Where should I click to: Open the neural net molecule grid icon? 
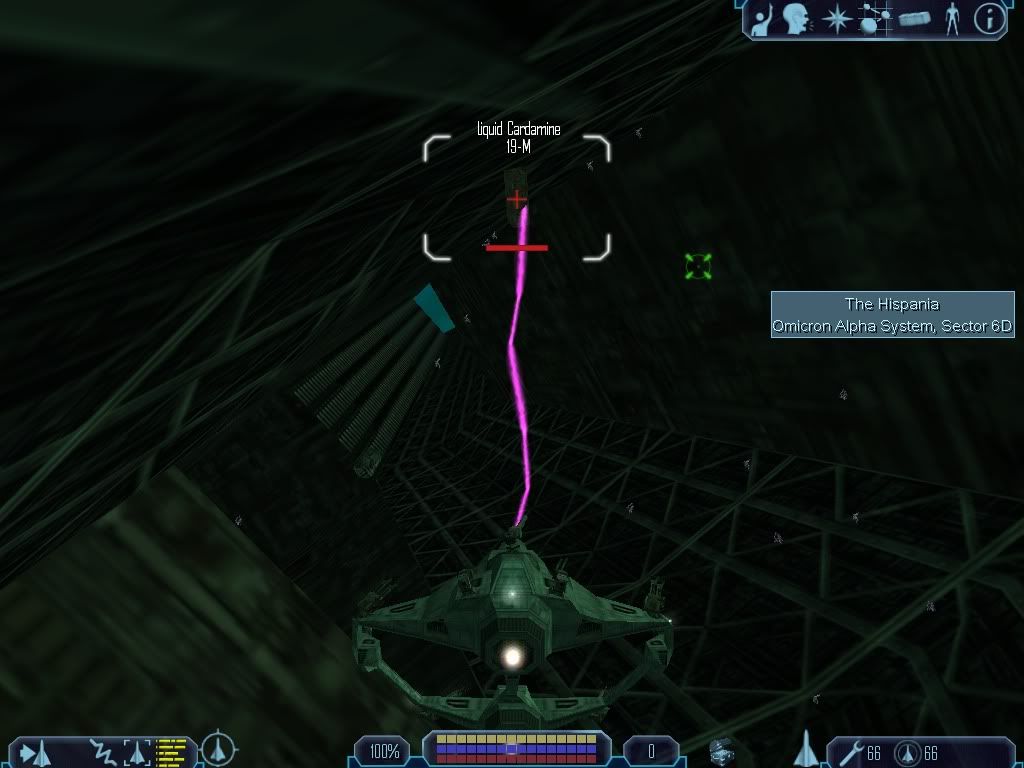[874, 19]
